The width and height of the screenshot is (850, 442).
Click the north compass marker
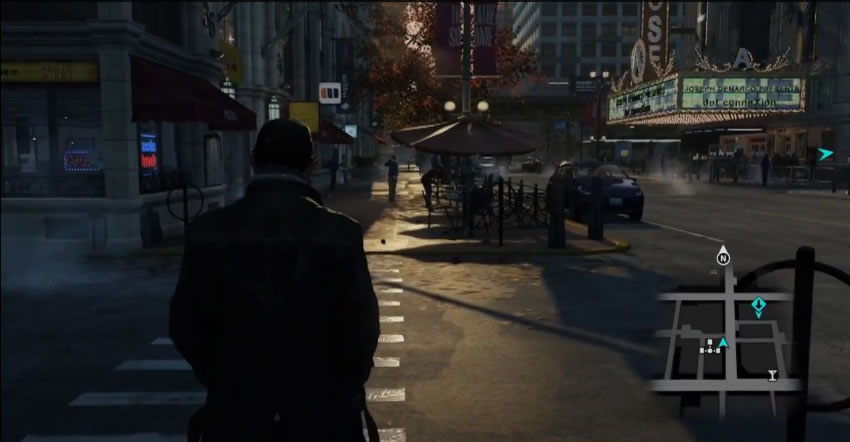(723, 257)
